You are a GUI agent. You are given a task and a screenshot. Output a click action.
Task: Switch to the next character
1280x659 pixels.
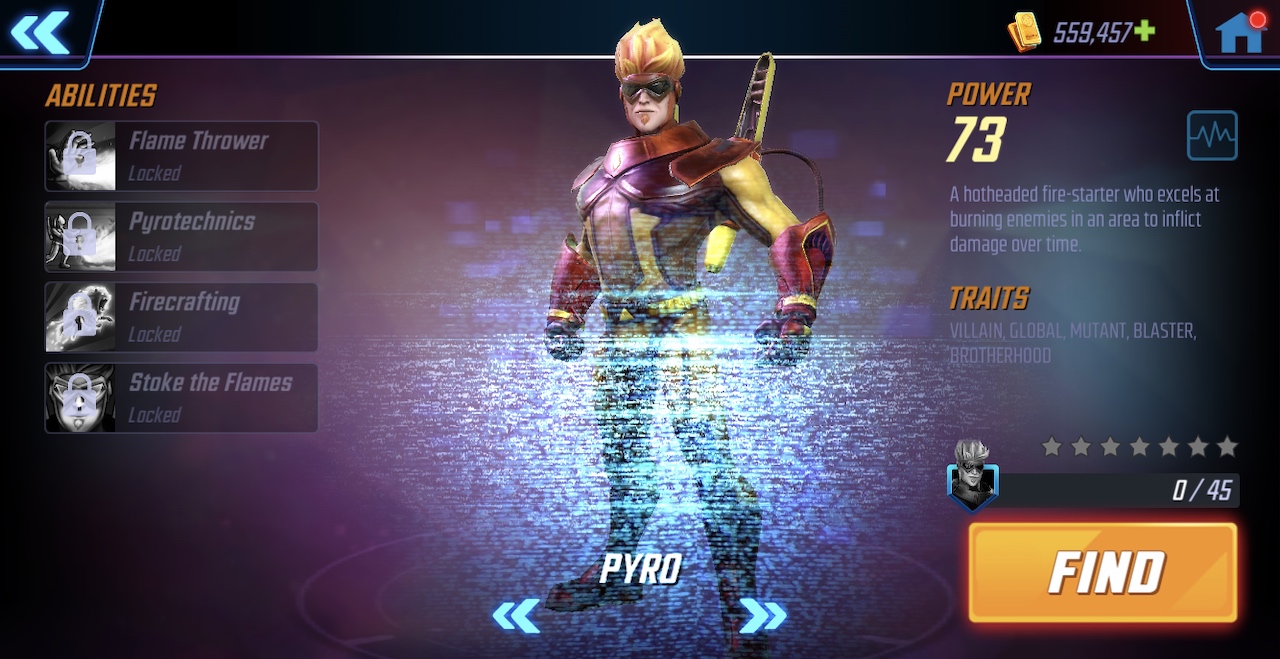click(762, 616)
